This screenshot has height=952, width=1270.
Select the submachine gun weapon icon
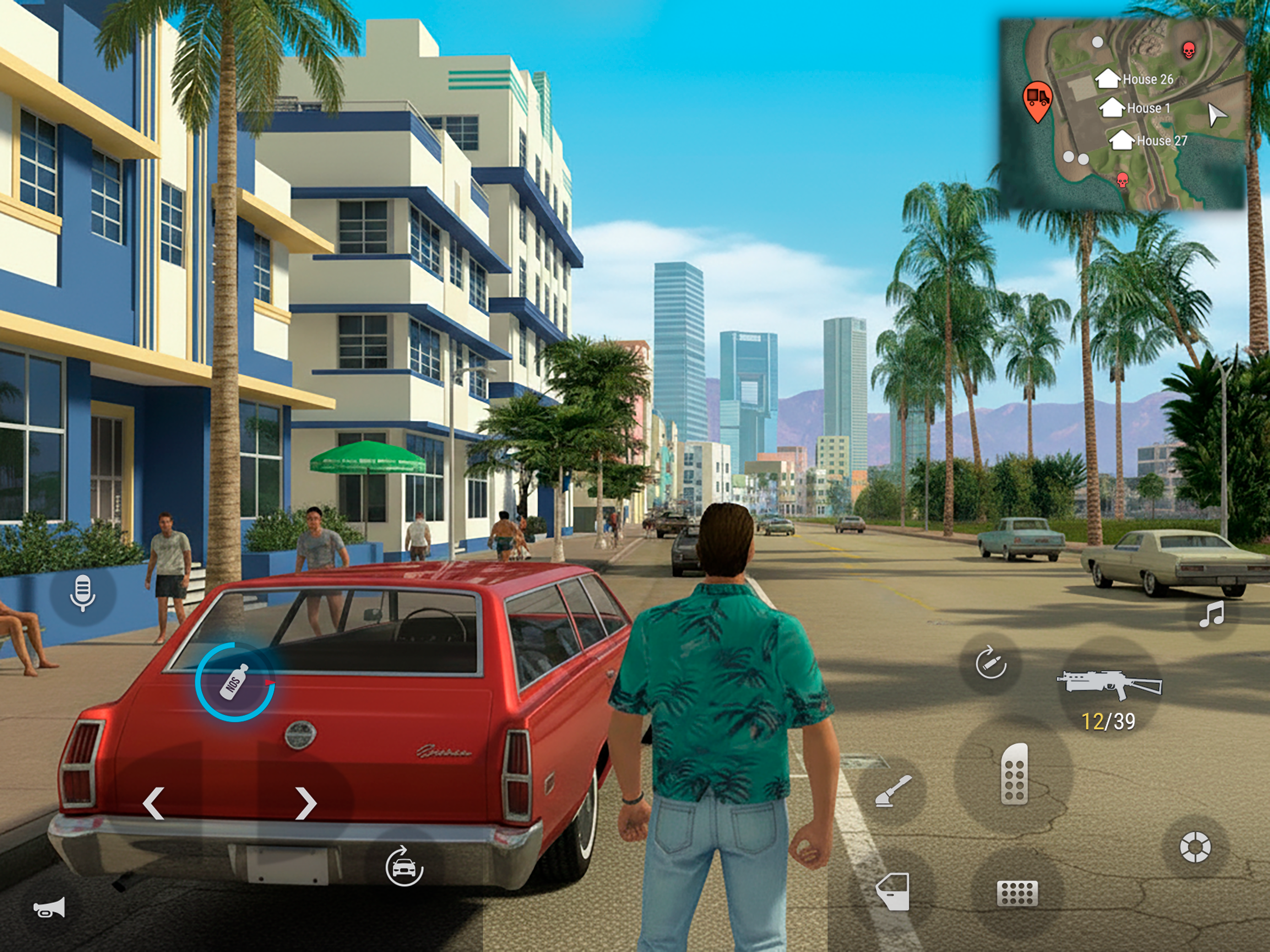[1109, 686]
